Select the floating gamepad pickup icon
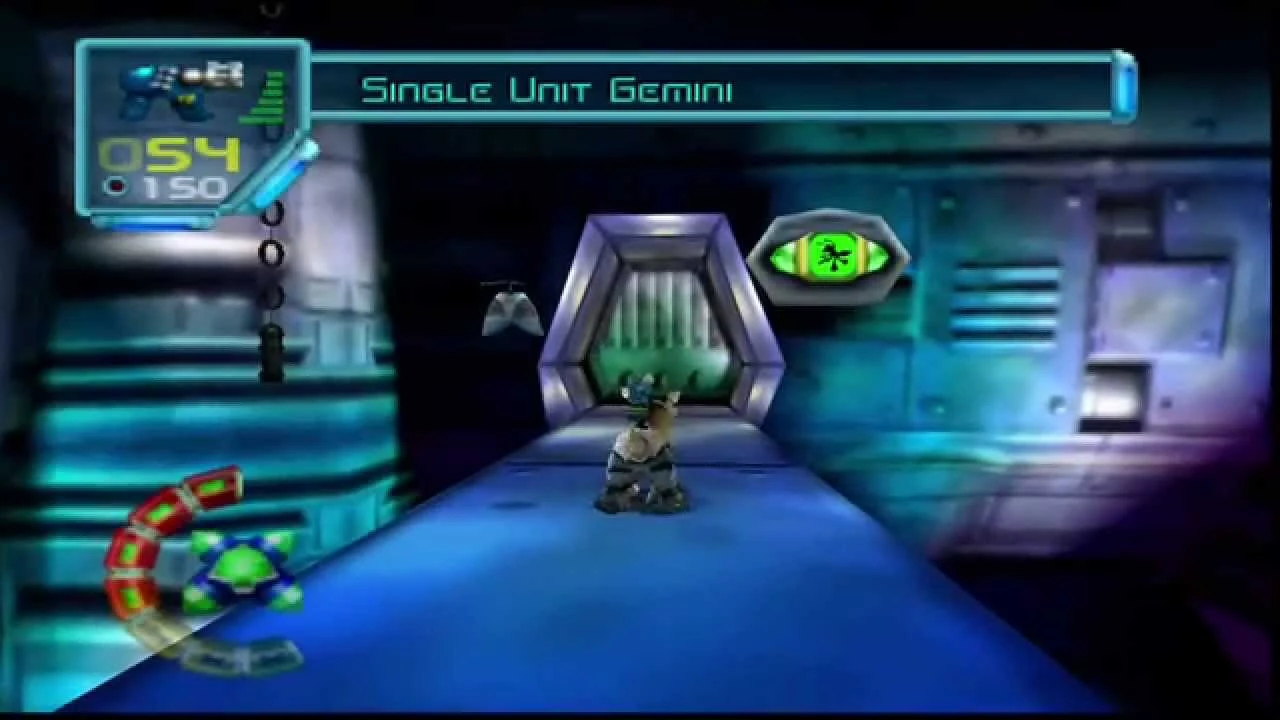Image resolution: width=1280 pixels, height=720 pixels. (510, 310)
